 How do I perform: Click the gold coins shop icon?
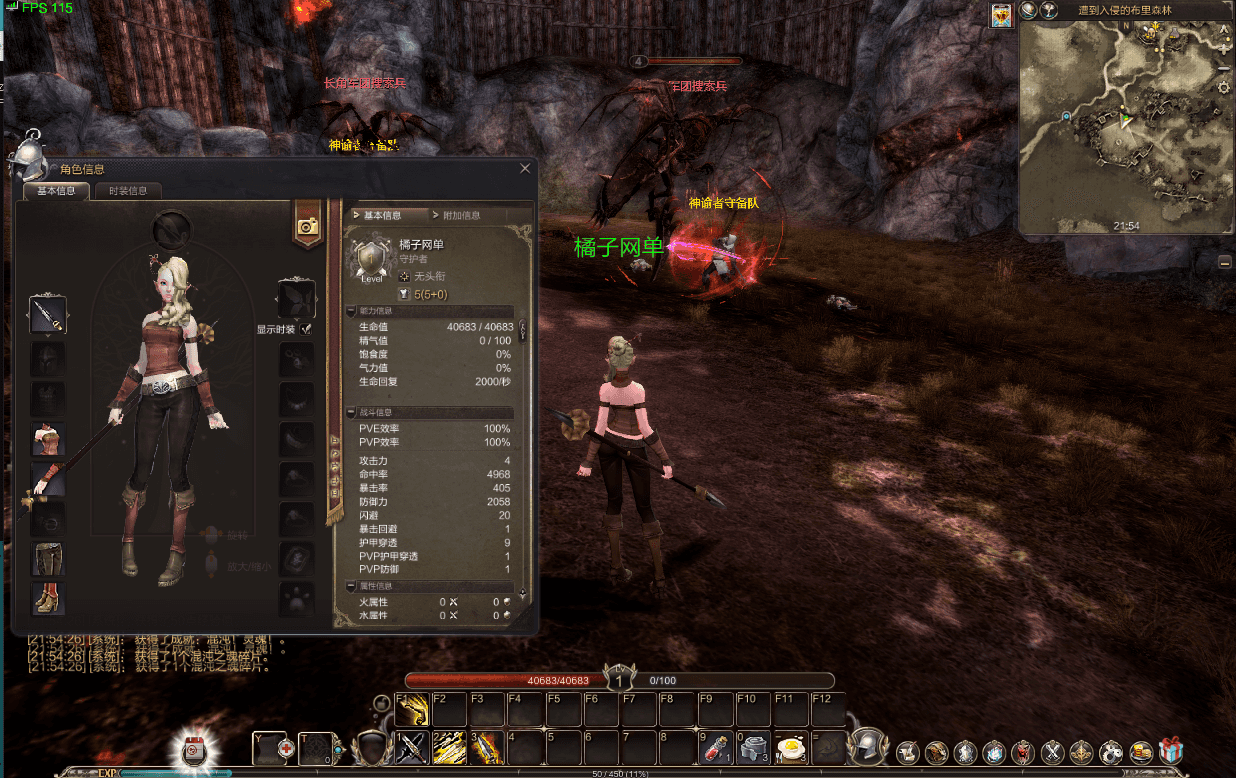click(x=1141, y=752)
